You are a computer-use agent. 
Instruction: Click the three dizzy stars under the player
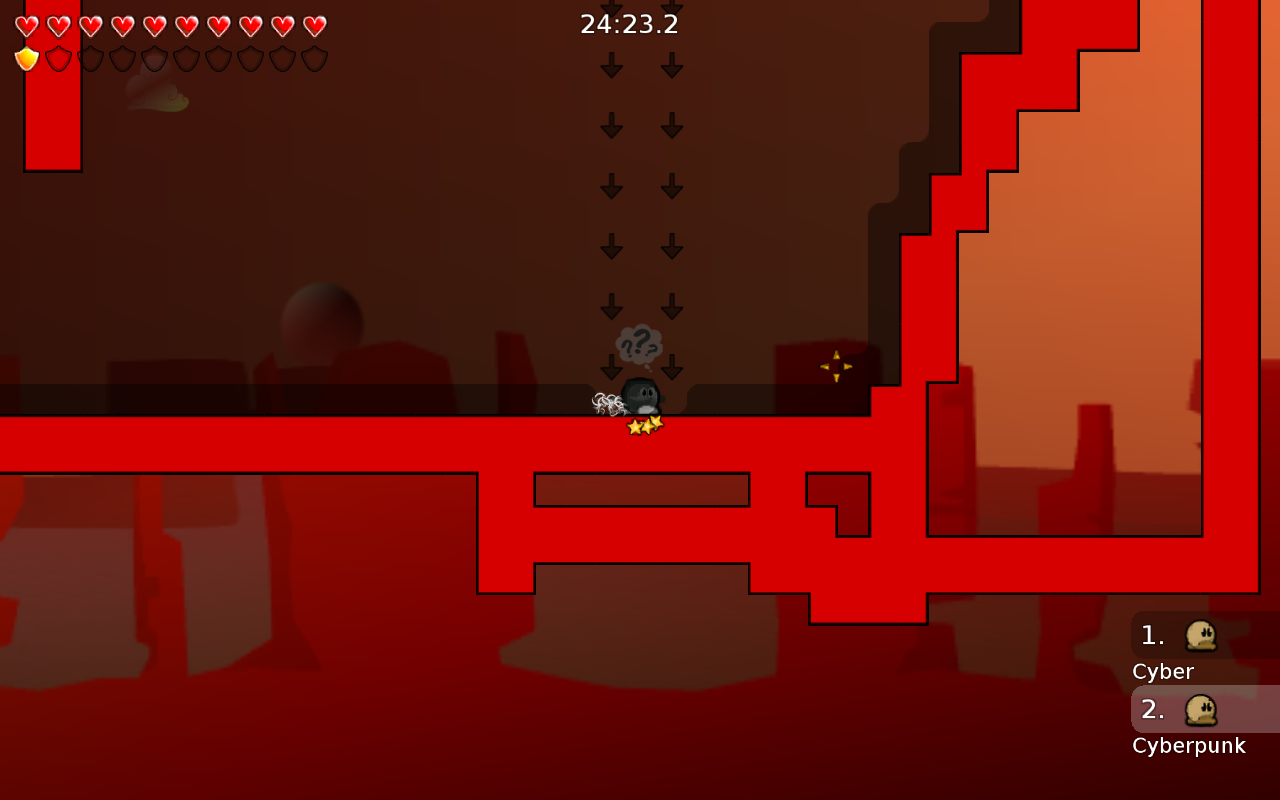[643, 423]
